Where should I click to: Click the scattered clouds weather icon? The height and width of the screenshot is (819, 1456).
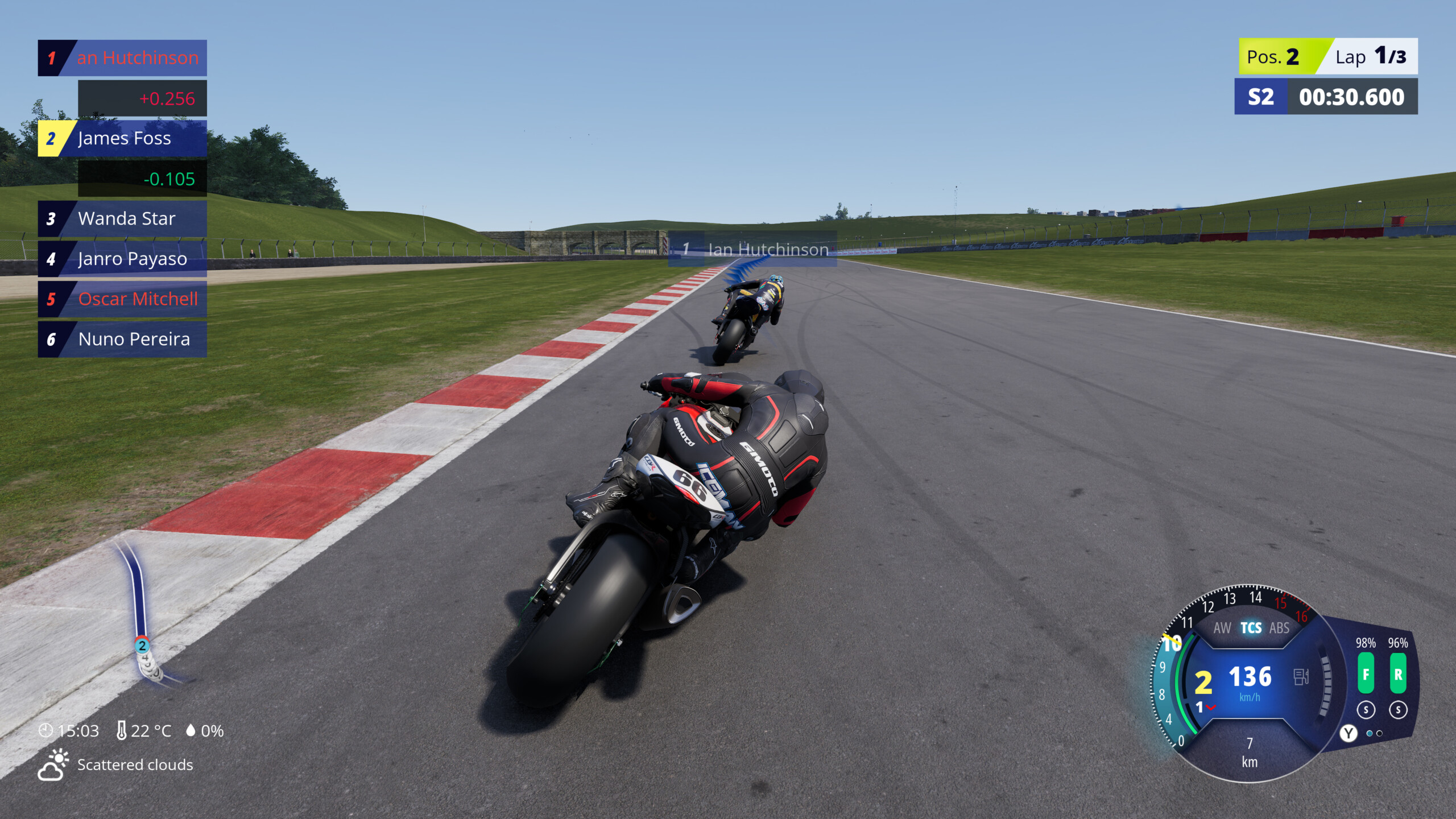tap(54, 765)
